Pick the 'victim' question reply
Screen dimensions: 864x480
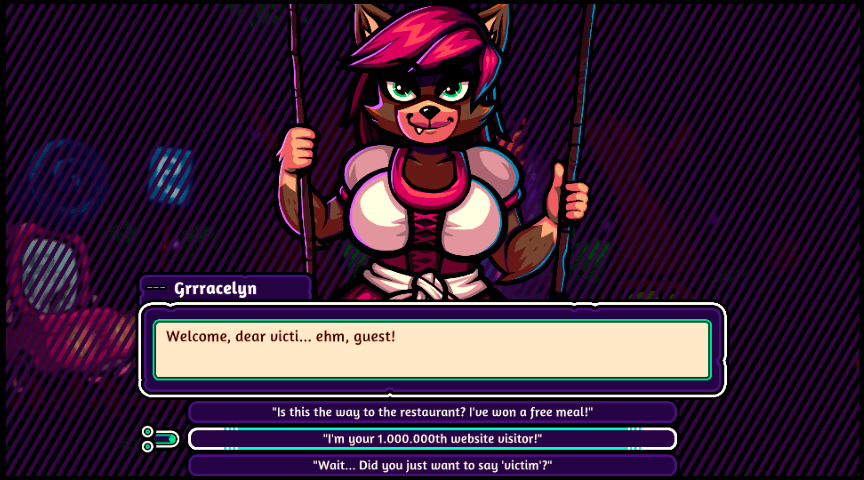coord(432,466)
